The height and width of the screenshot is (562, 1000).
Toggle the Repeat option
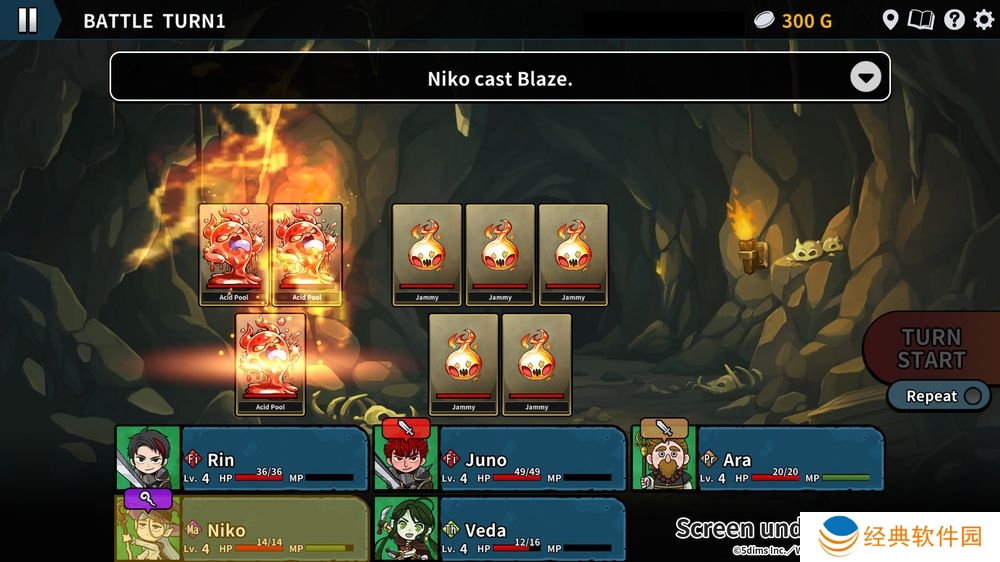(942, 396)
